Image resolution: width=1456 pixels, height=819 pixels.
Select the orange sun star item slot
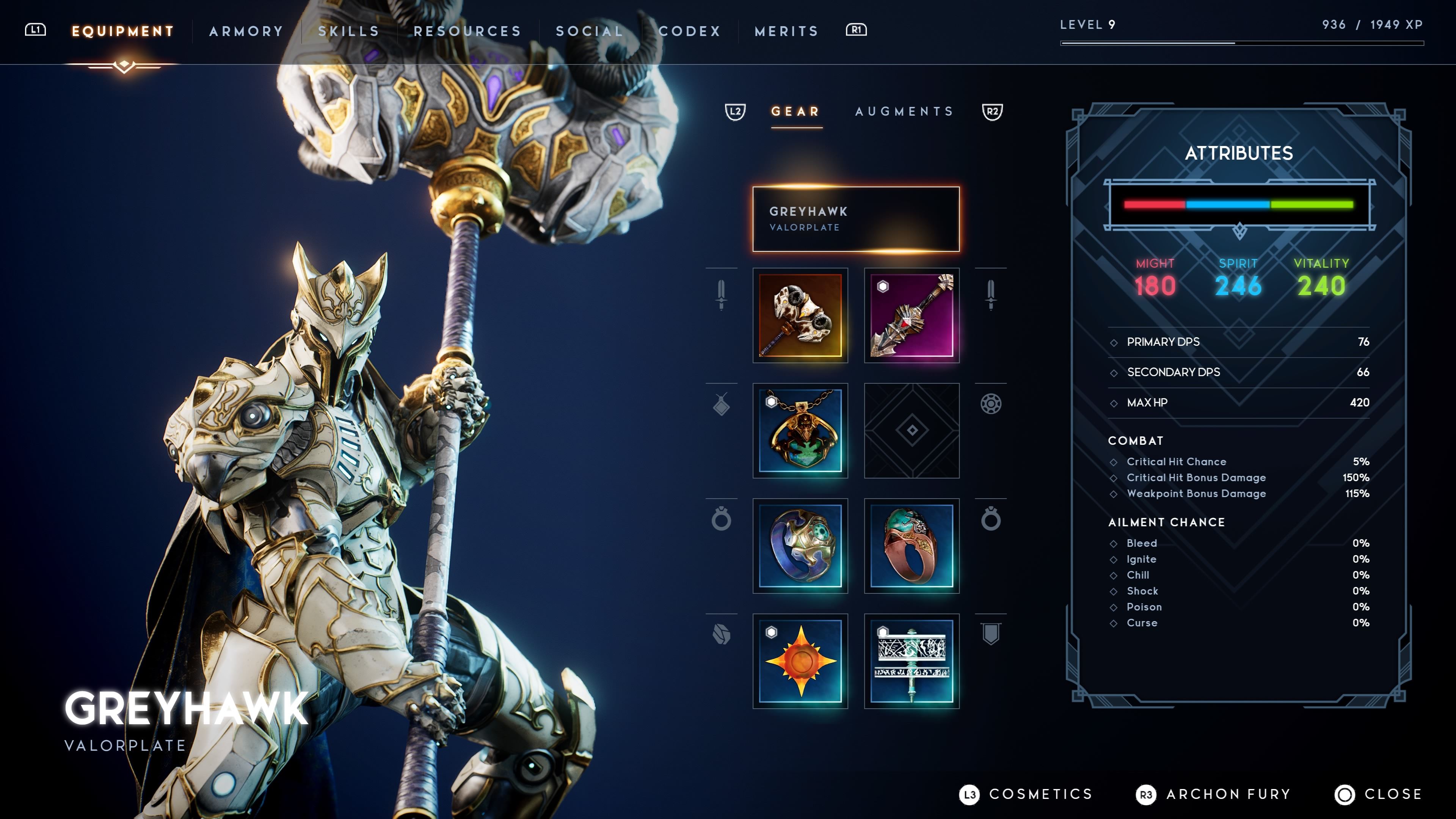pos(800,661)
